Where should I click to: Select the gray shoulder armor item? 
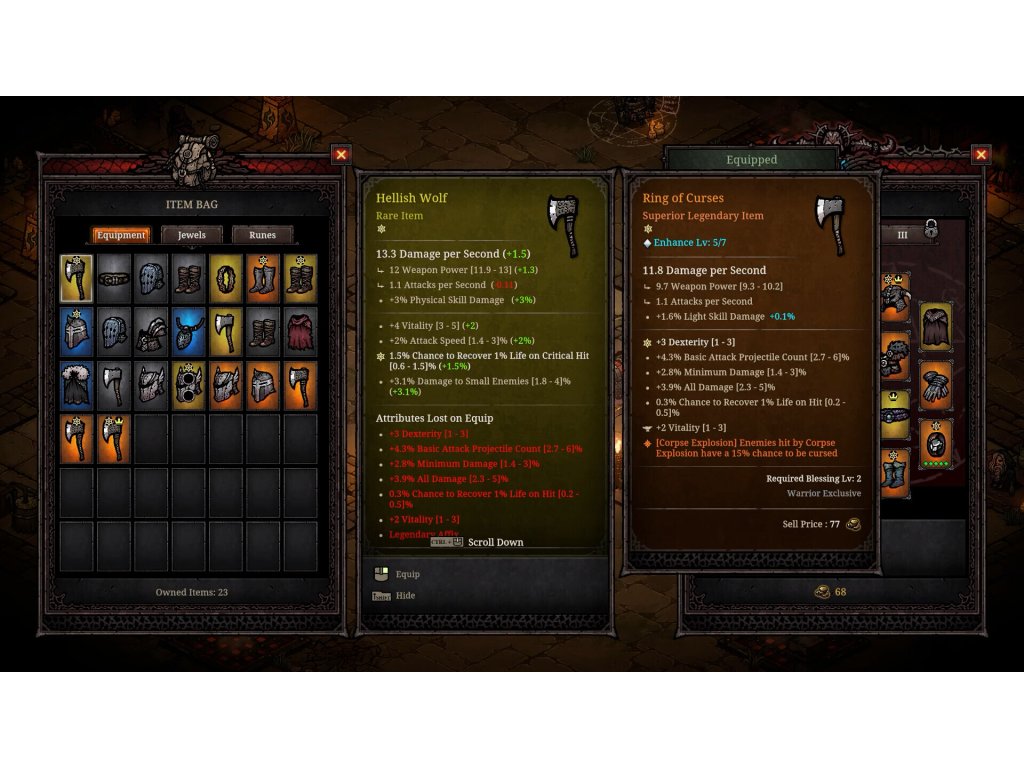150,332
